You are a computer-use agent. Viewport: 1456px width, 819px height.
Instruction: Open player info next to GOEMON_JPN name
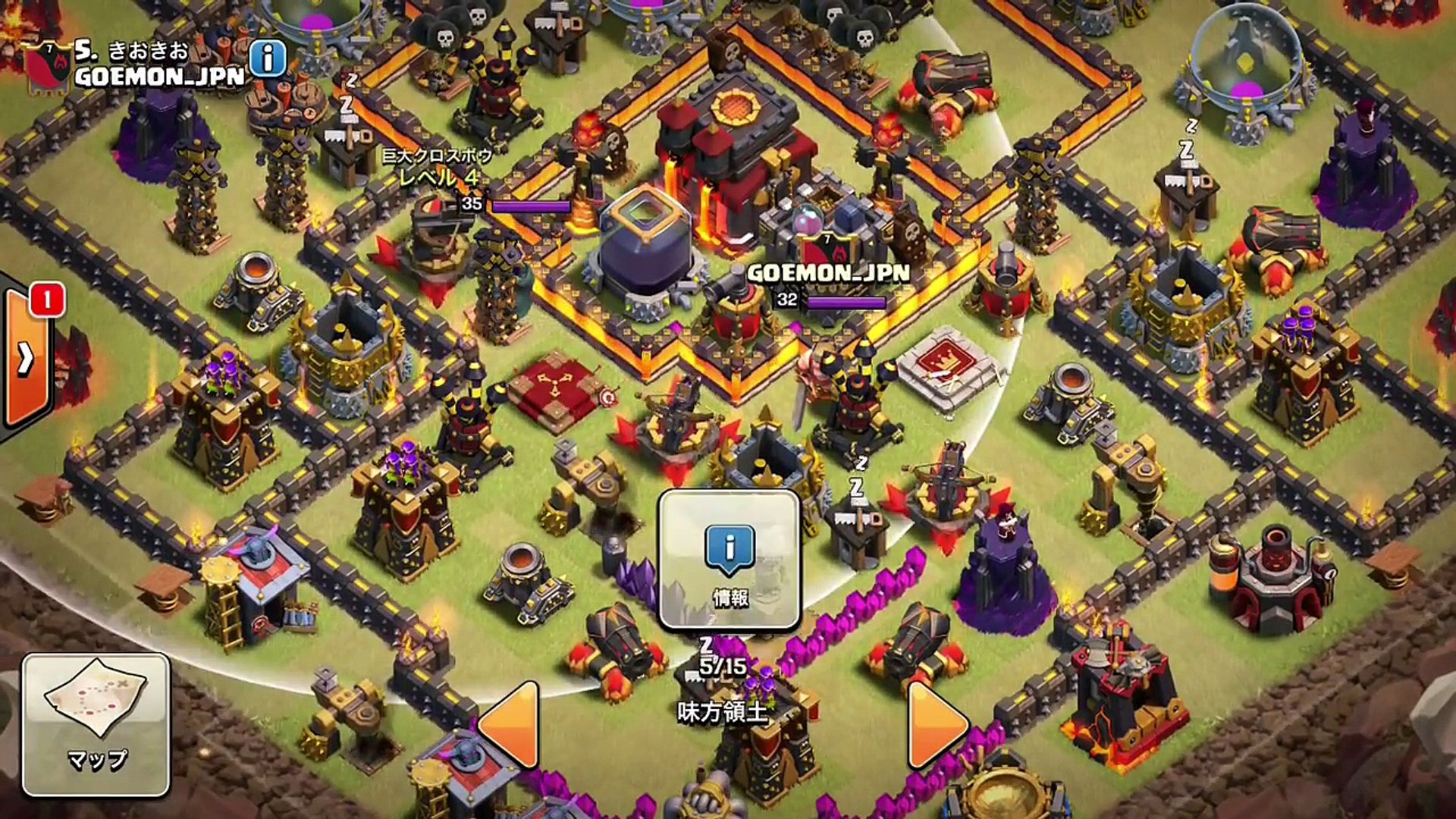pos(268,58)
